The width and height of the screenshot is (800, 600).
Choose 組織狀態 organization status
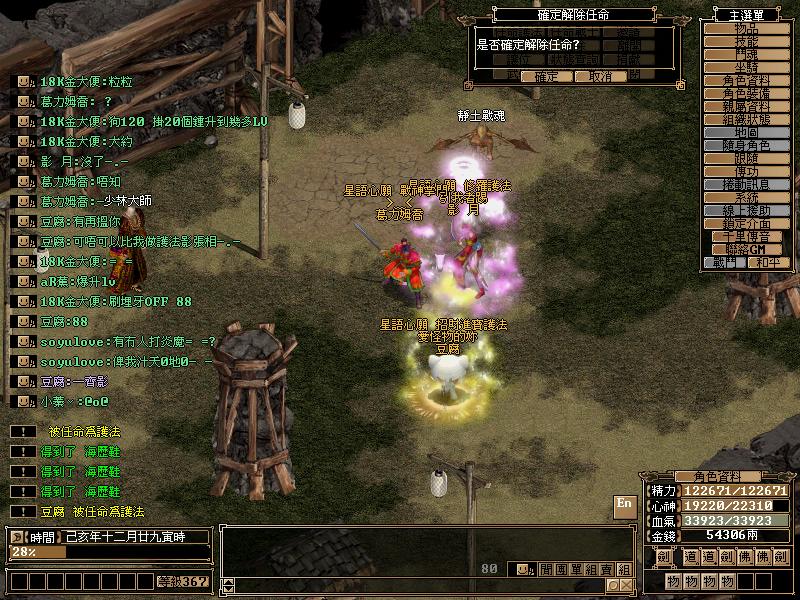pos(746,120)
